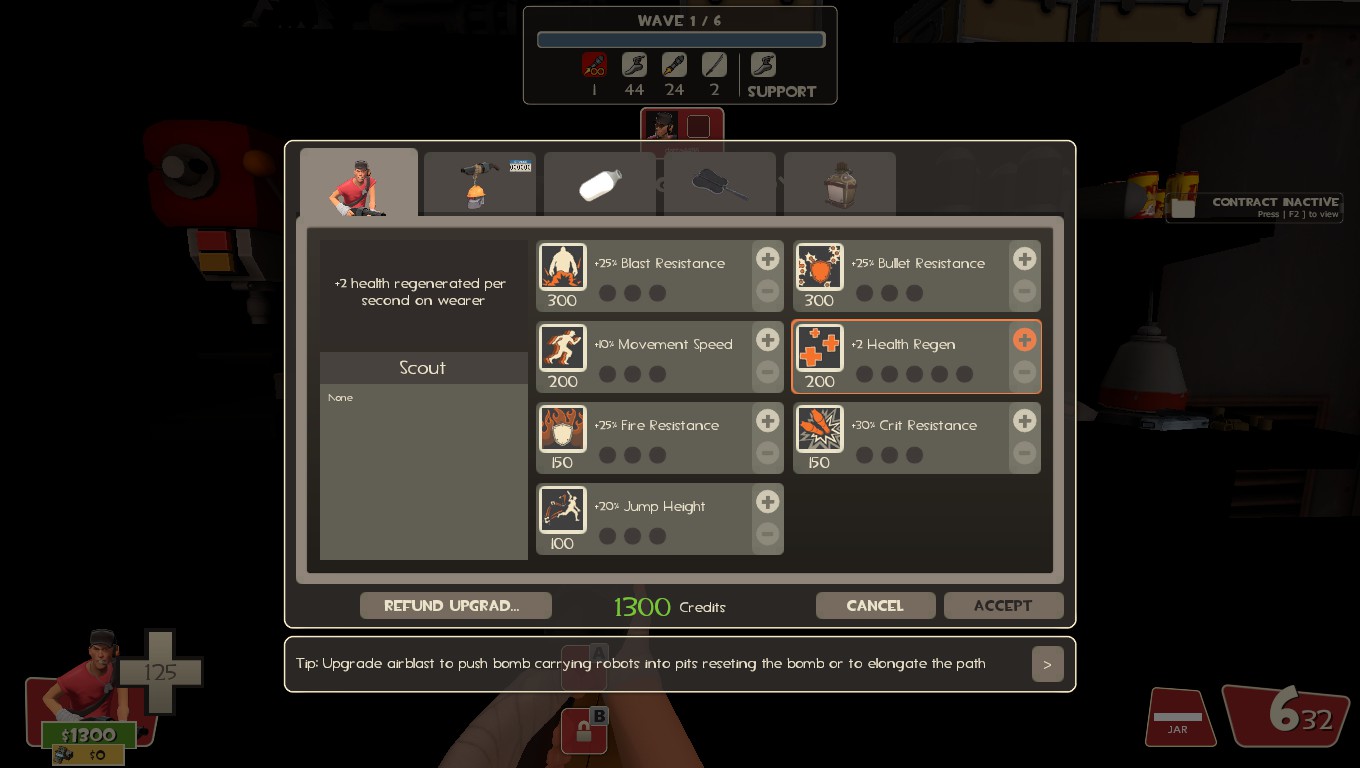Click the Support robot icon

pyautogui.click(x=762, y=64)
